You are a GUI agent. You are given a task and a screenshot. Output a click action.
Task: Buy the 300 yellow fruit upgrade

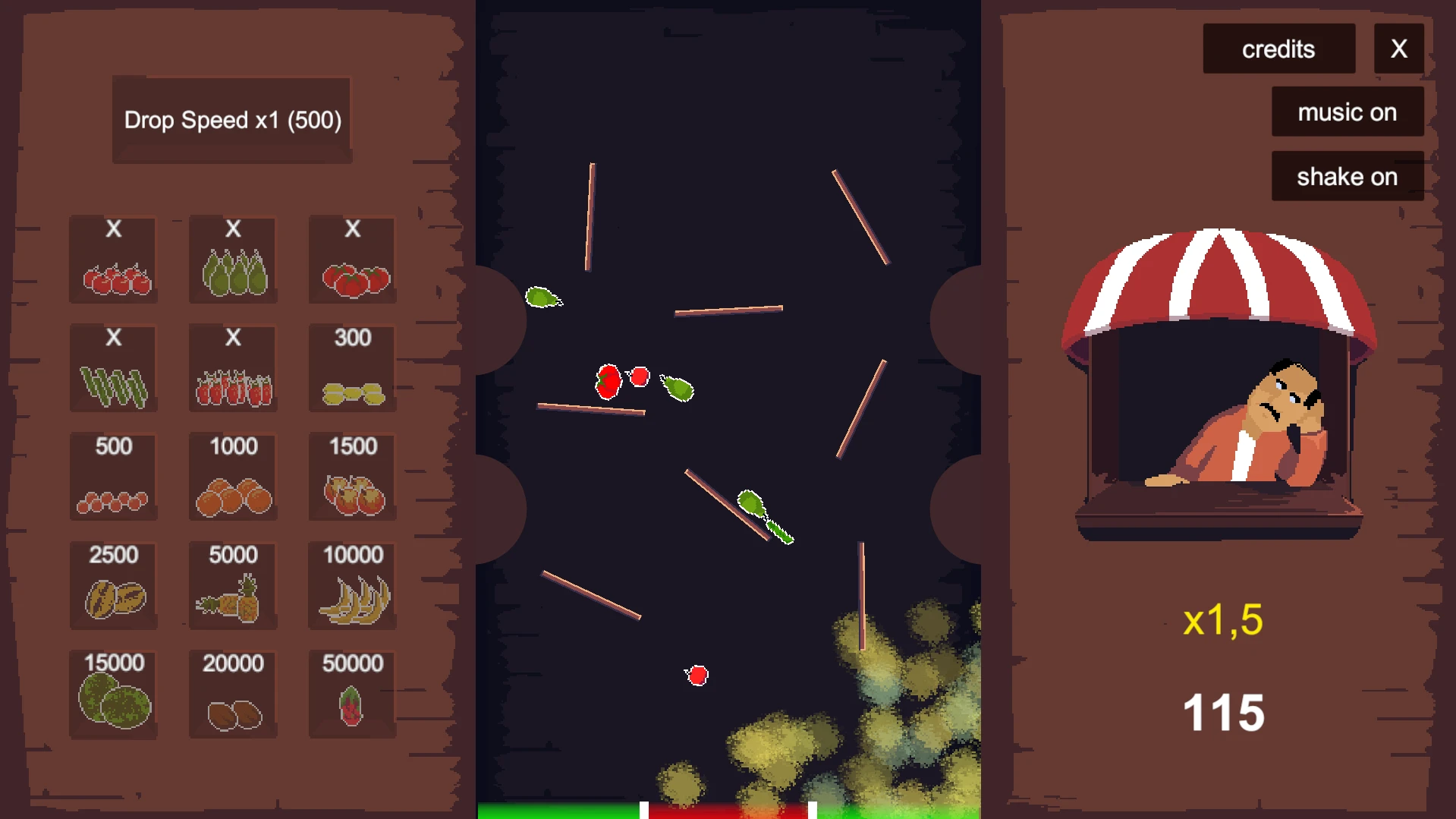click(x=353, y=369)
